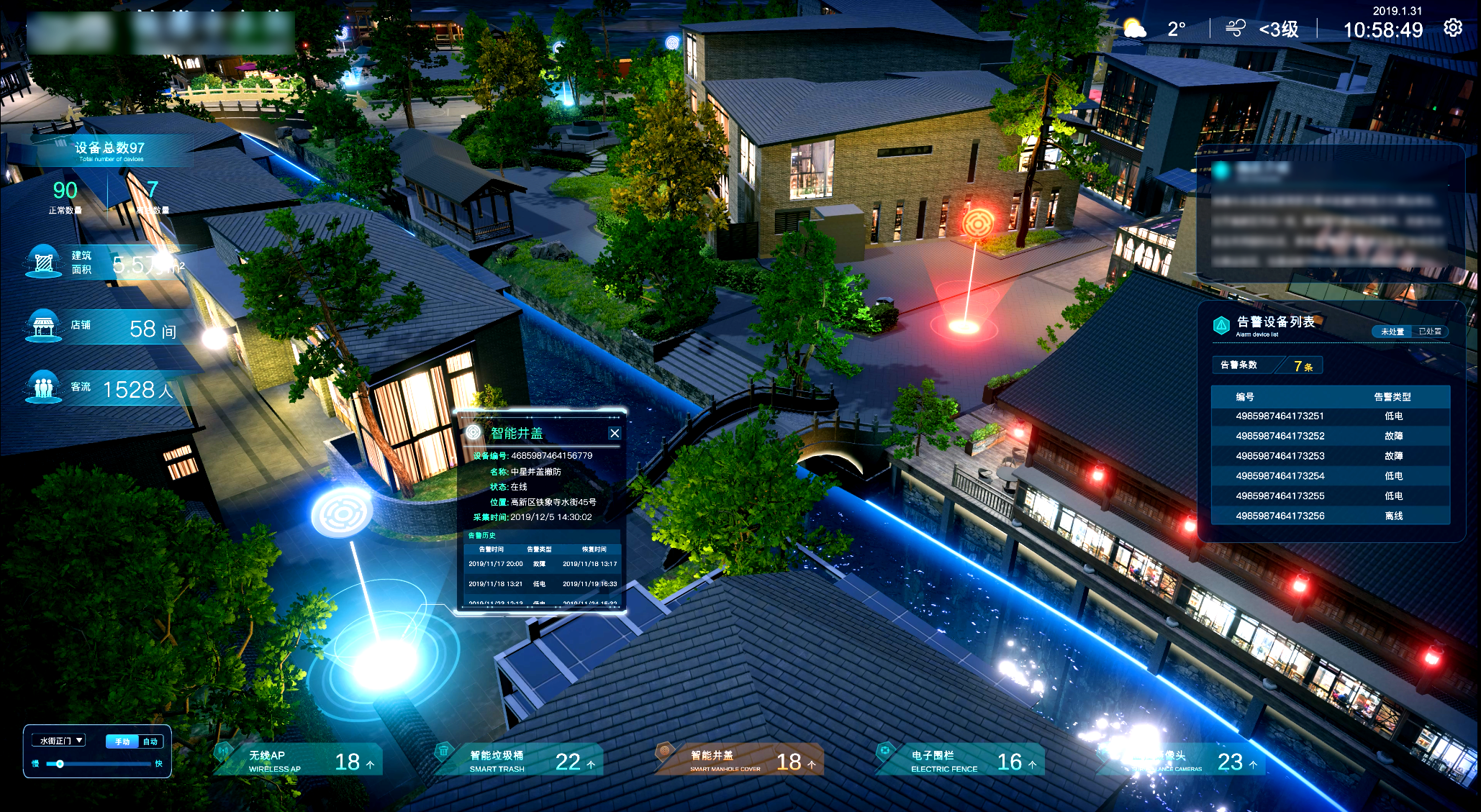Choose the 智能井盖 Smart Manhole Cover category
The height and width of the screenshot is (812, 1481).
[x=740, y=761]
